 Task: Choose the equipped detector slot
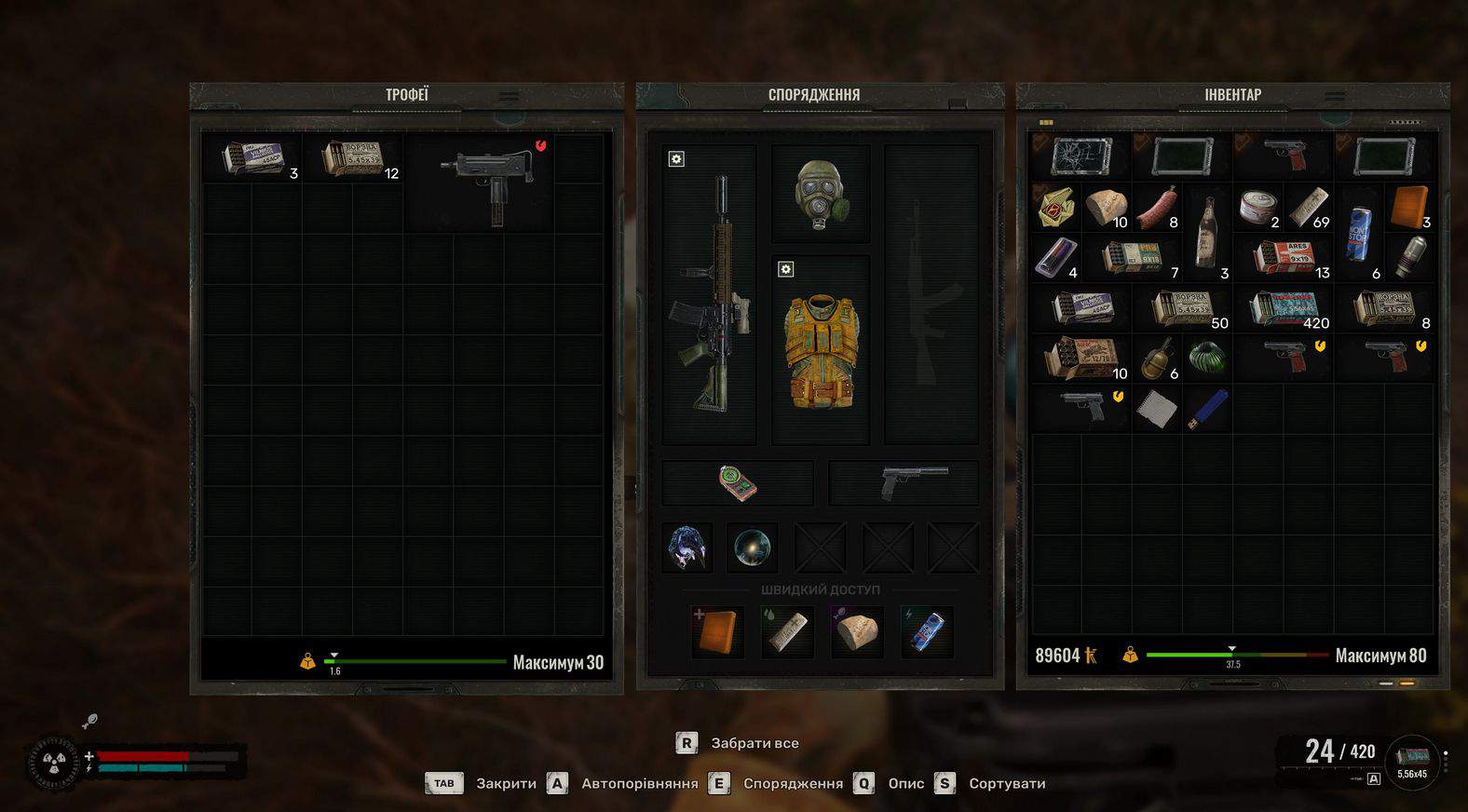(738, 482)
